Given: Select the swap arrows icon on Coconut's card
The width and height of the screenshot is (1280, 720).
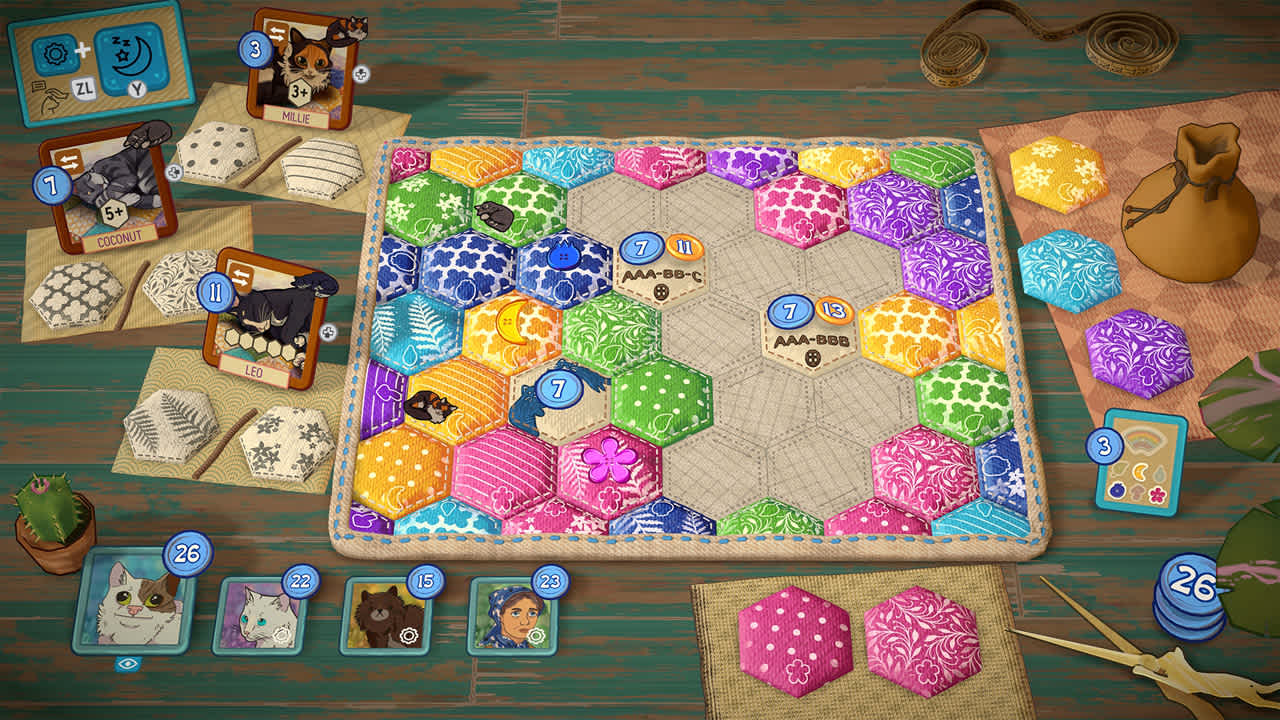Looking at the screenshot, I should click(70, 158).
